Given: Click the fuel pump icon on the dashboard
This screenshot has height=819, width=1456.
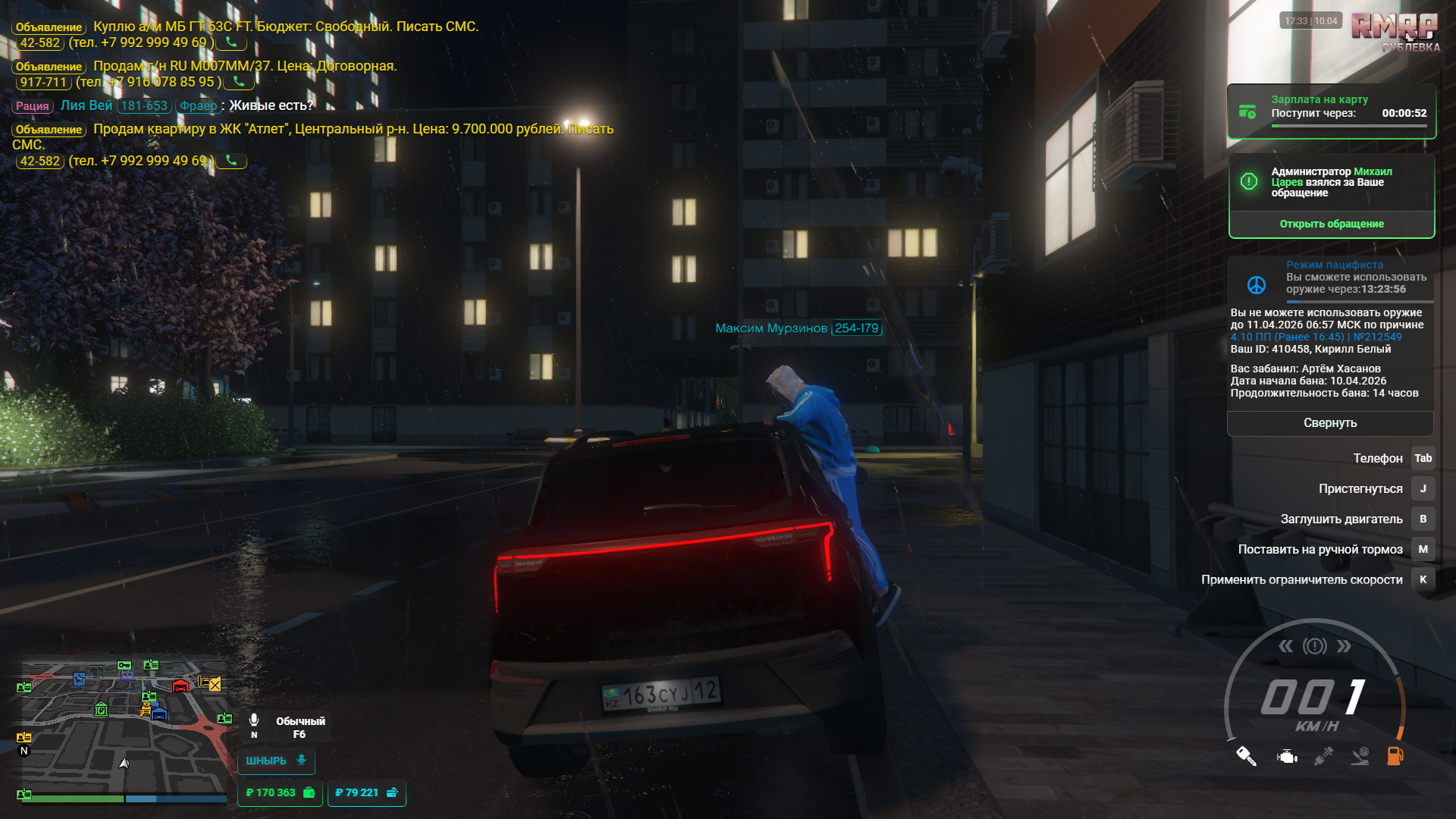Looking at the screenshot, I should click(1395, 755).
